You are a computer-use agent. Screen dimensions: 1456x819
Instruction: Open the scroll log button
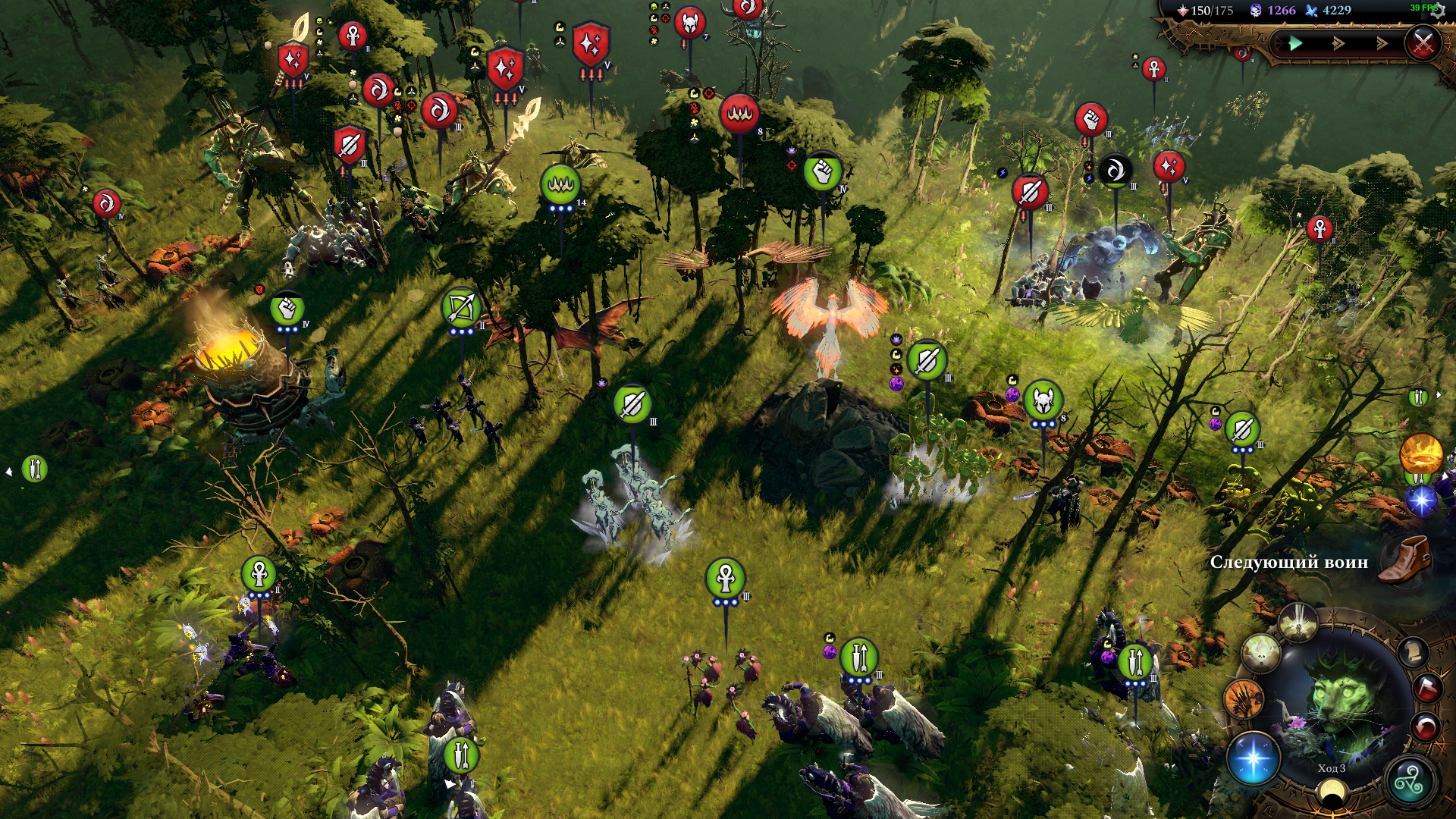[1414, 652]
